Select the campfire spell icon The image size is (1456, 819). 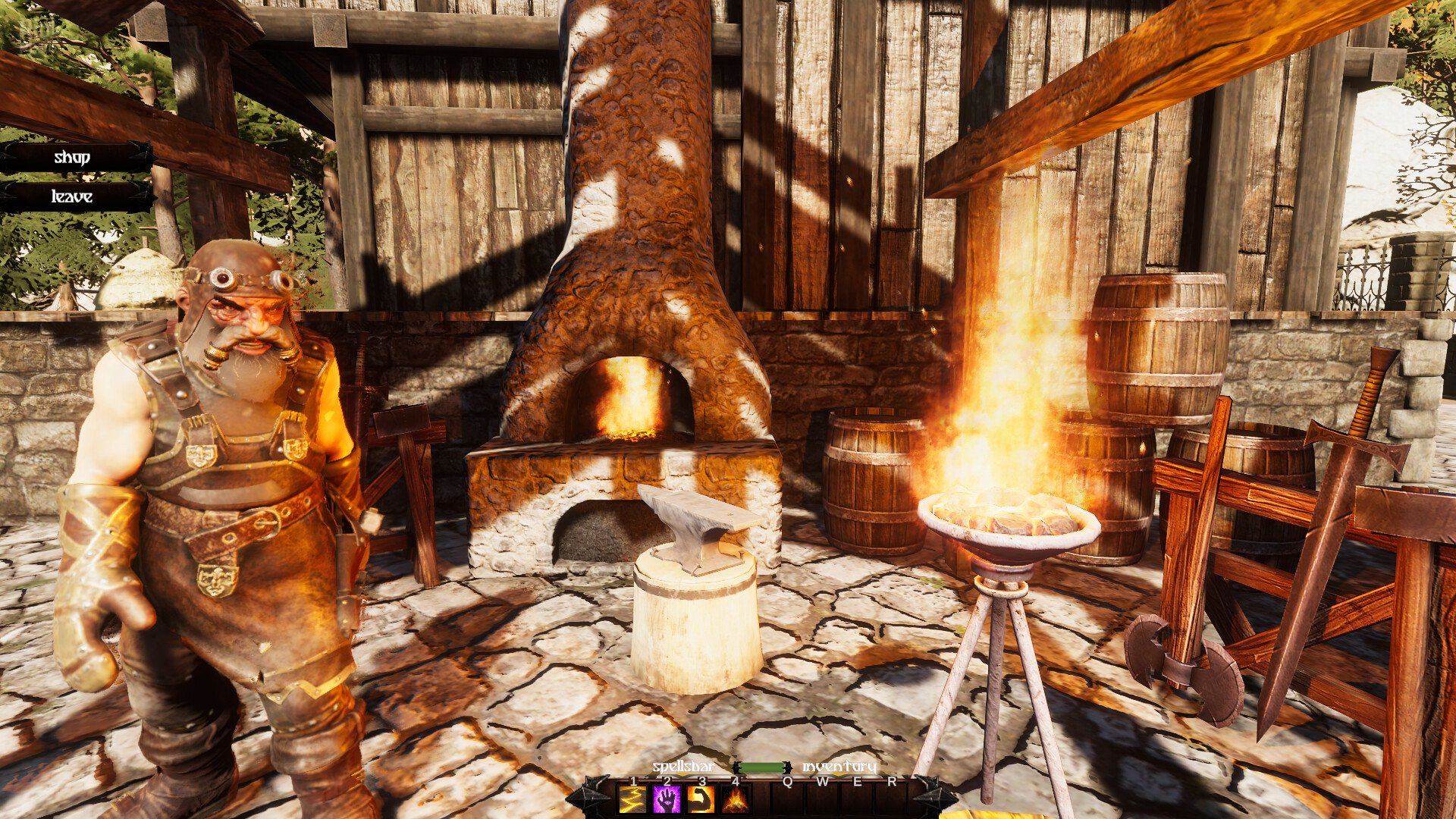click(x=736, y=799)
